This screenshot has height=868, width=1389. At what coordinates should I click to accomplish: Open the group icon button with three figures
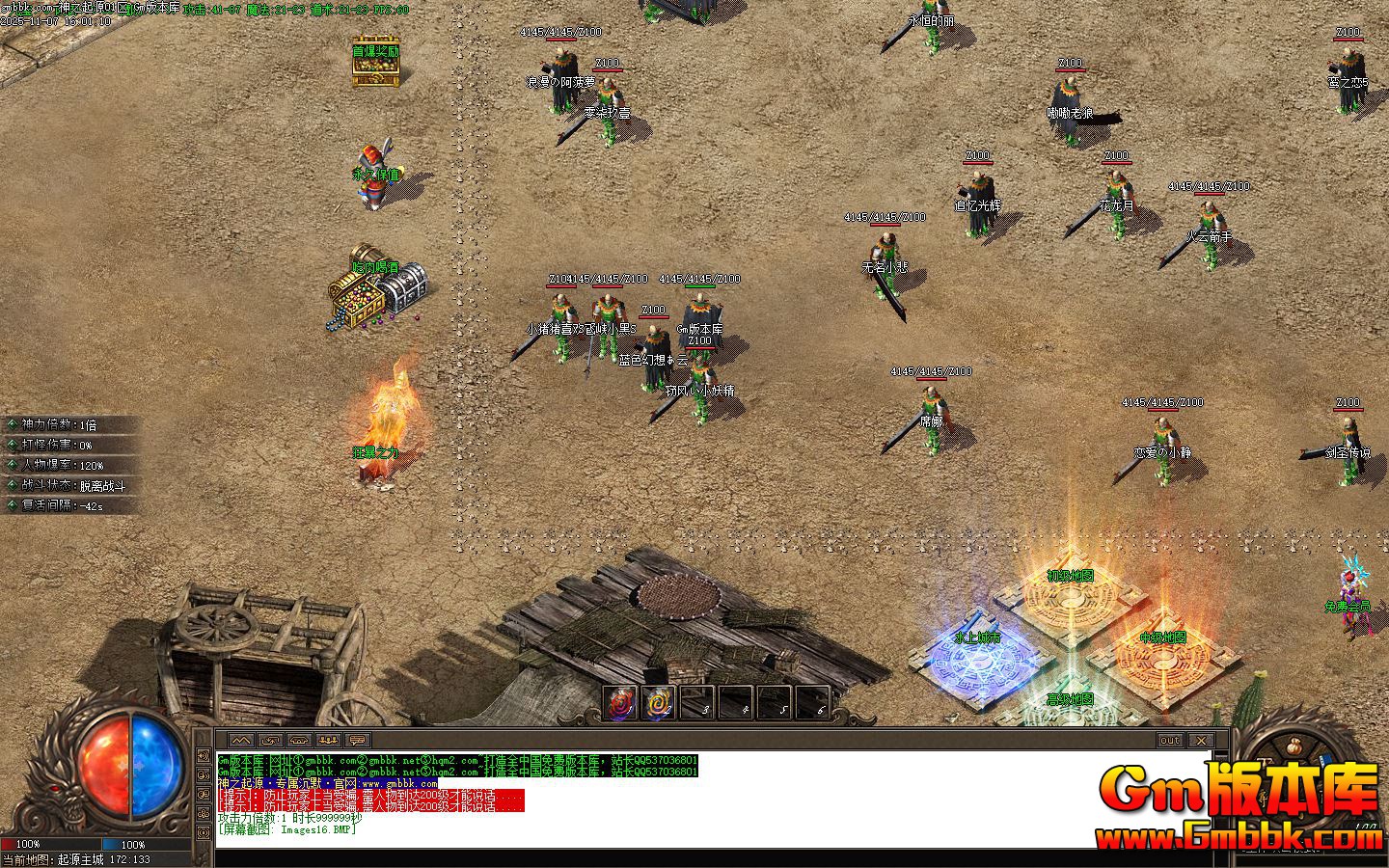point(329,740)
